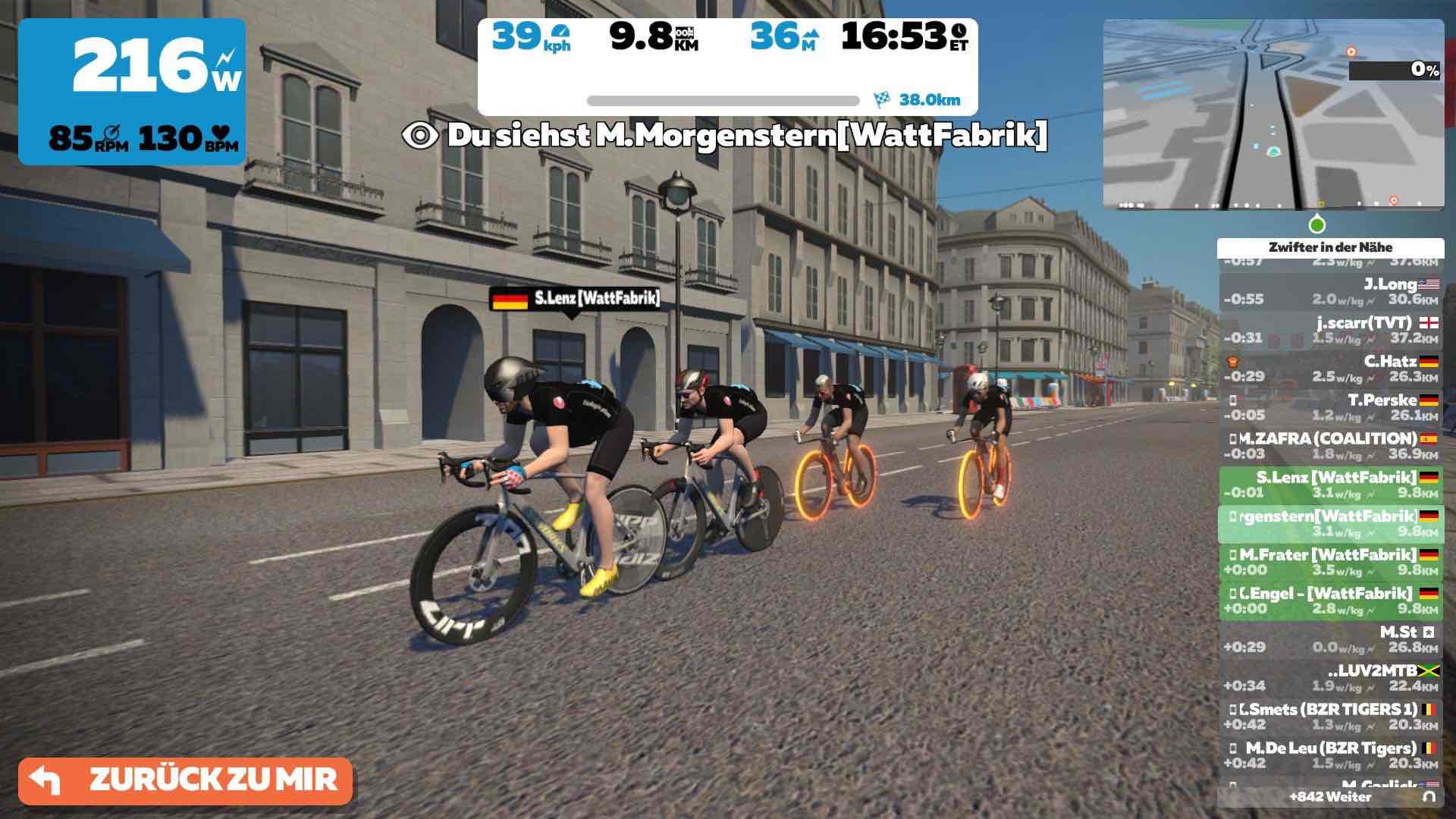Pick j.scarr(TVT) from the rider list

click(1331, 330)
